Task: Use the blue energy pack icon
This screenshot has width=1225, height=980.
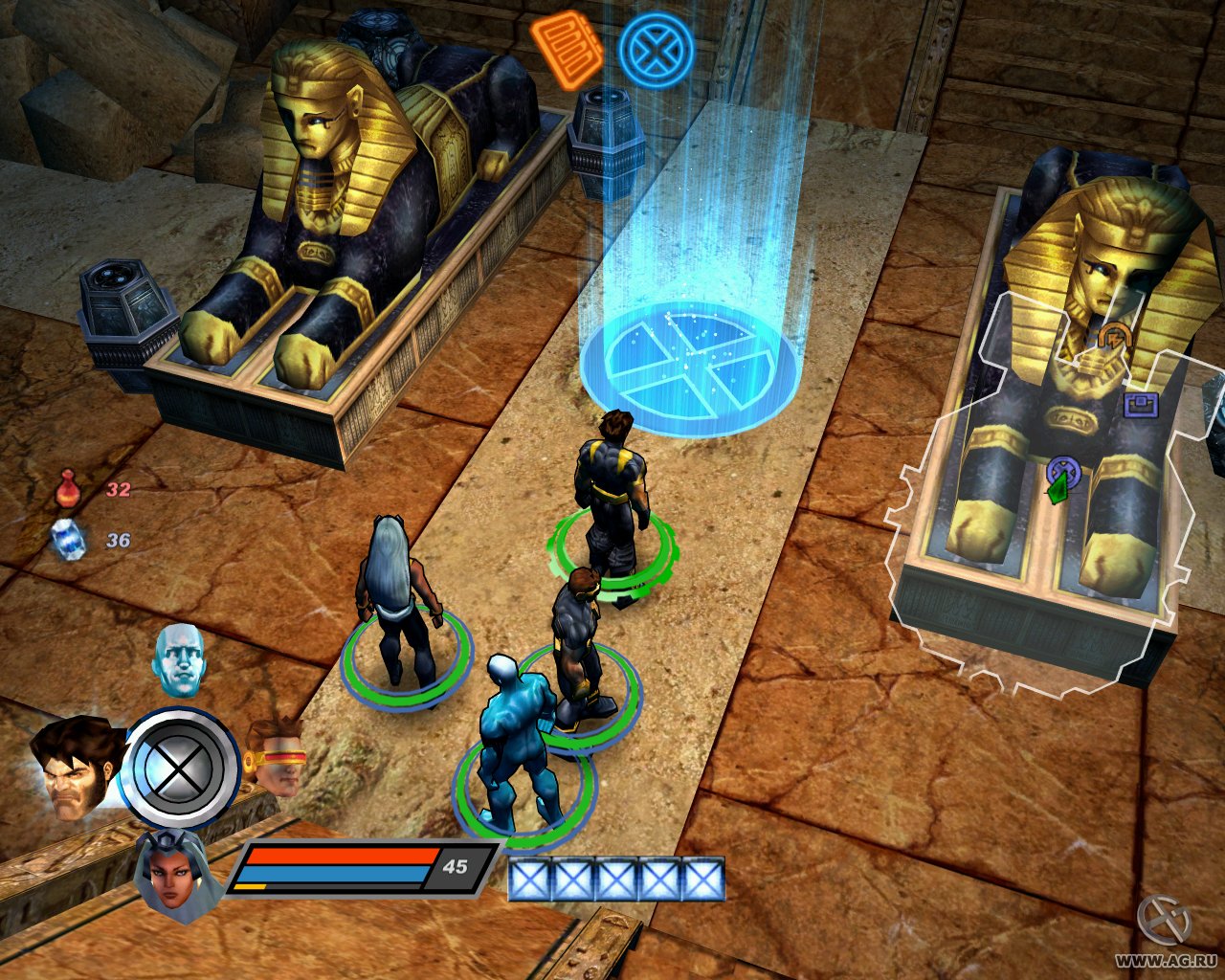Action: pyautogui.click(x=69, y=539)
